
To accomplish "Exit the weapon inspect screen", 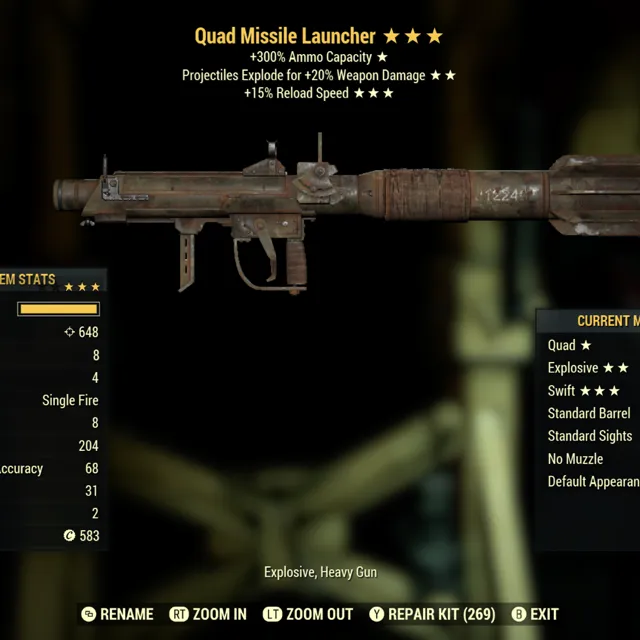I will [535, 614].
